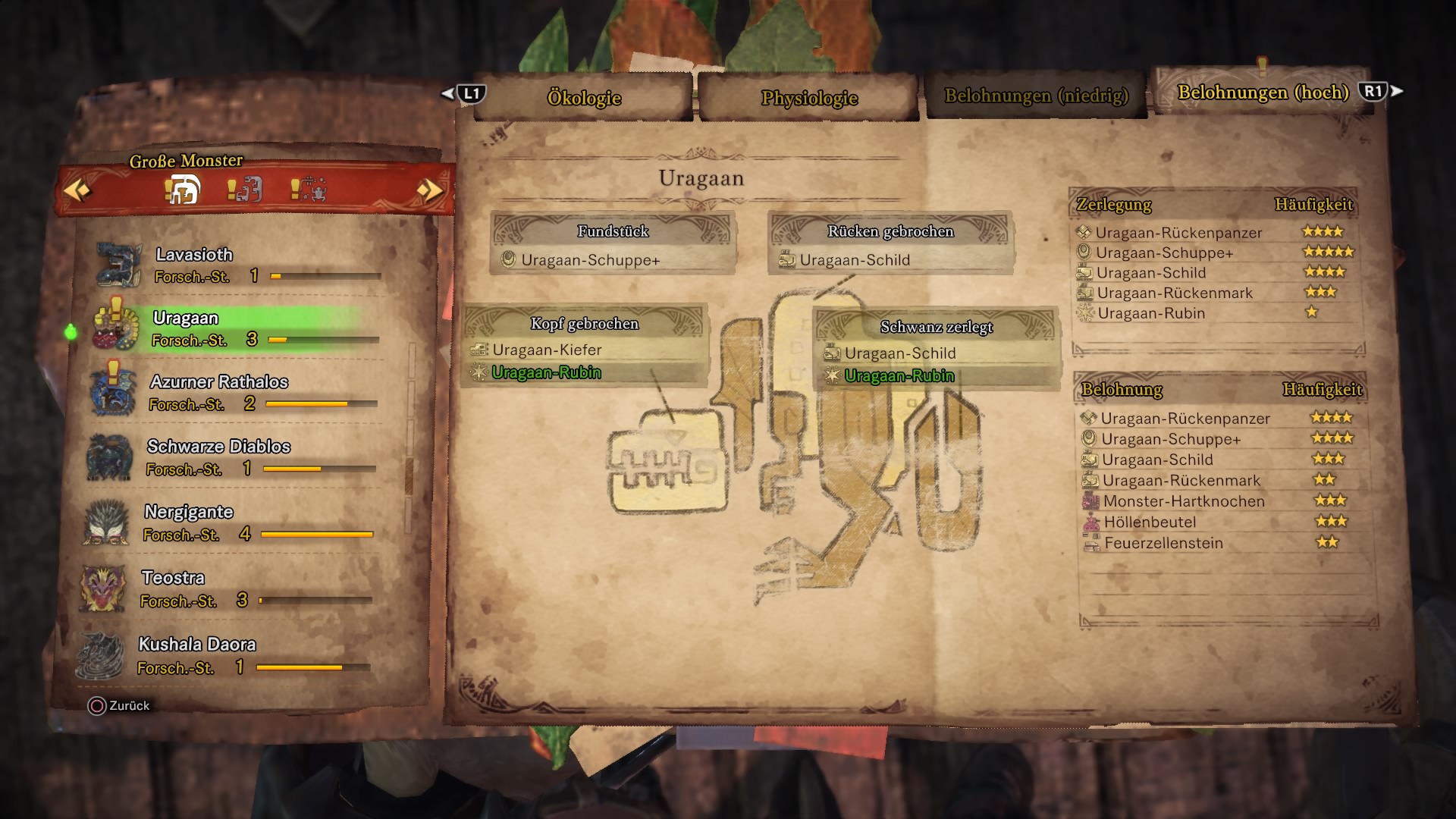
Task: Select the highlighted large monster category icon
Action: [182, 190]
